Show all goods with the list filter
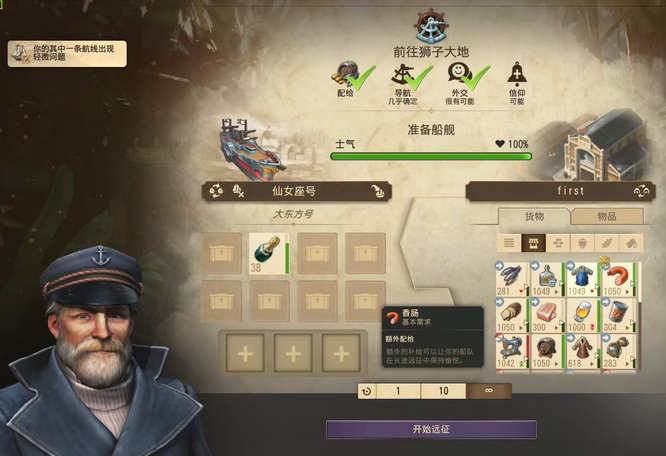Screen dimensions: 666x456 pyautogui.click(x=509, y=242)
